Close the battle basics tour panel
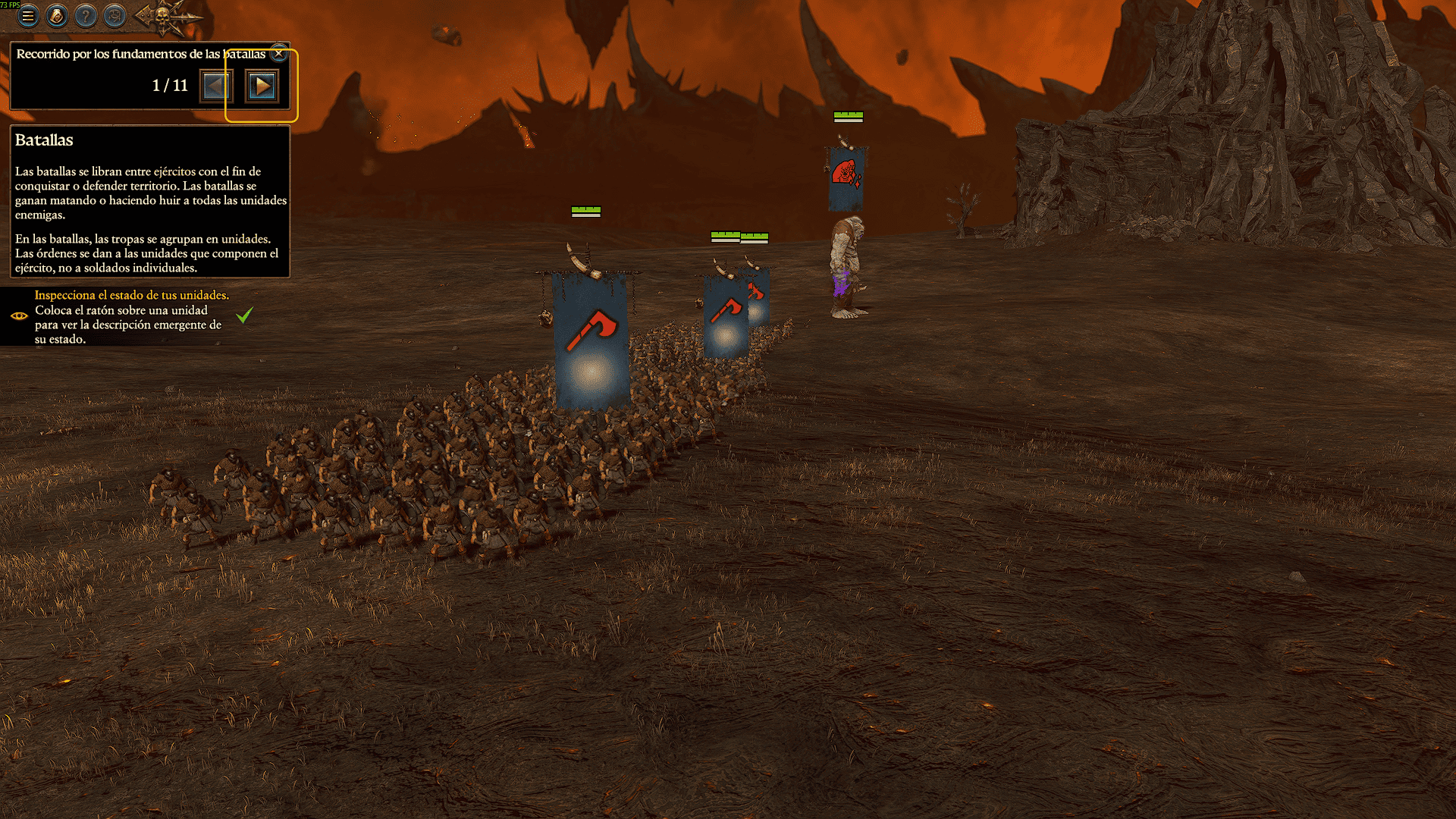Screen dimensions: 1456x819 coord(279,53)
